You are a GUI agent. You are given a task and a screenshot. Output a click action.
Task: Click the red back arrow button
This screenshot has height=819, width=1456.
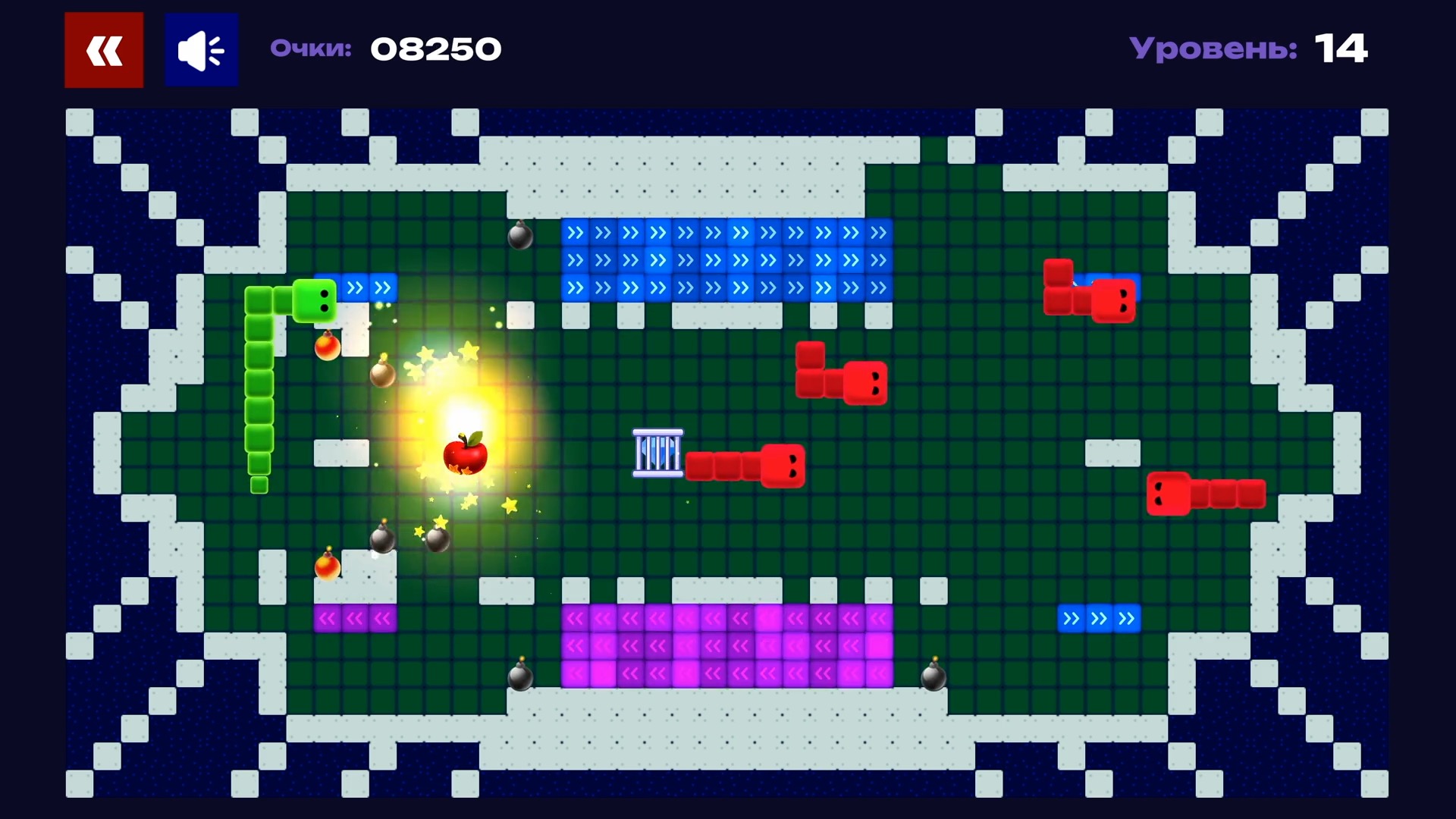coord(103,49)
